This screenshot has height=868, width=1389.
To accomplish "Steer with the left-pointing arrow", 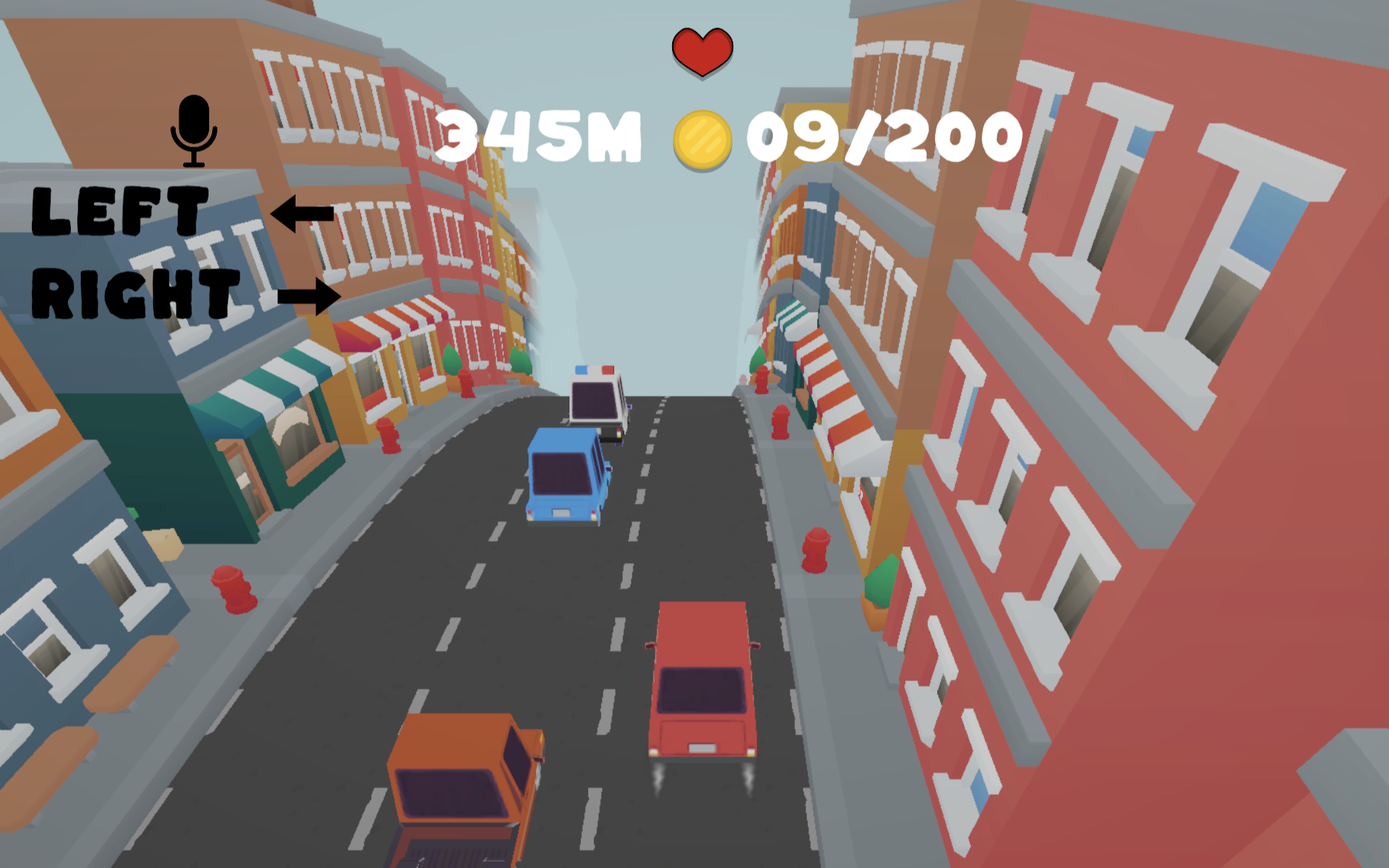I will coord(302,214).
